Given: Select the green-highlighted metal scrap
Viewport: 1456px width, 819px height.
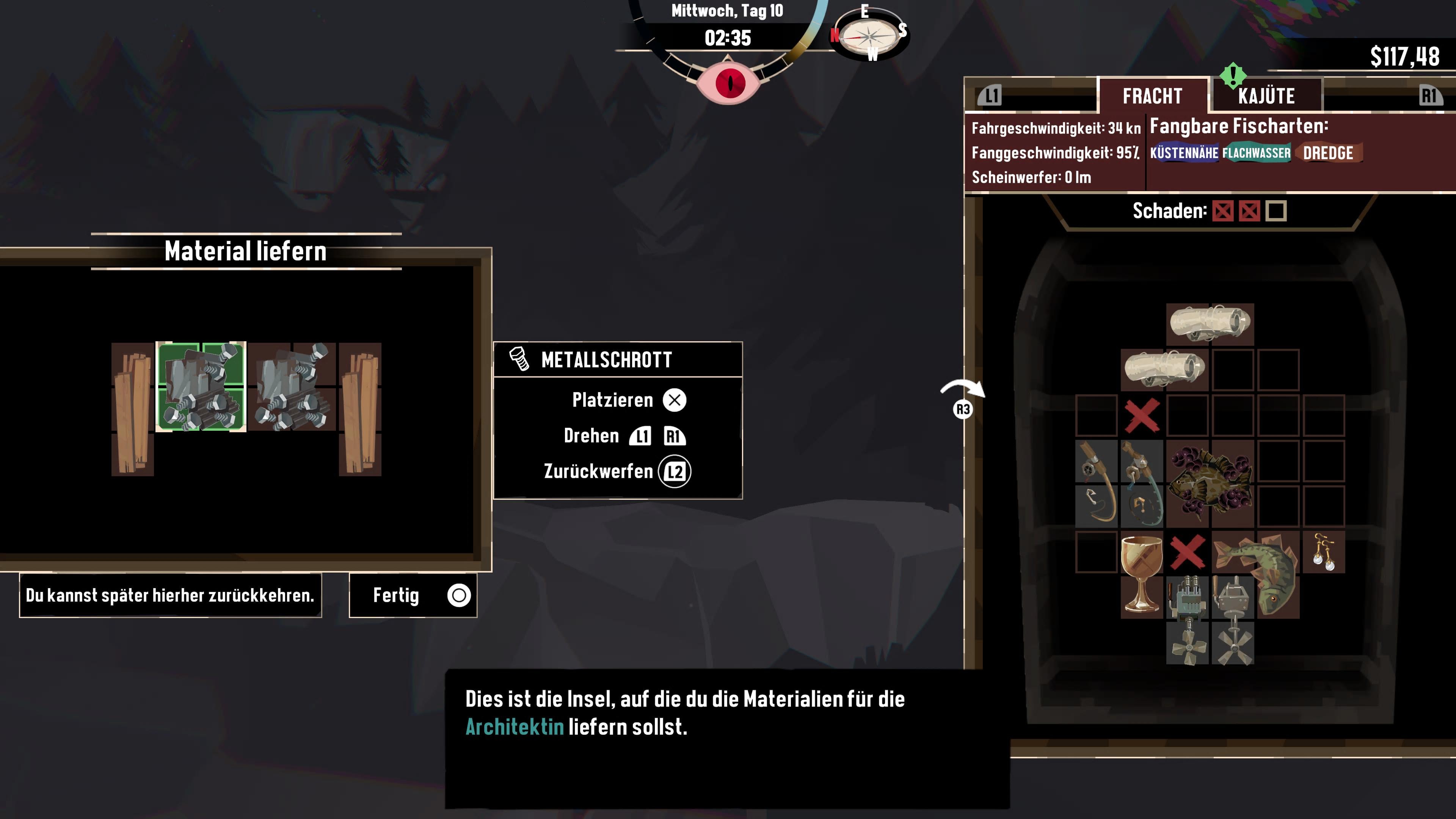Looking at the screenshot, I should 201,387.
